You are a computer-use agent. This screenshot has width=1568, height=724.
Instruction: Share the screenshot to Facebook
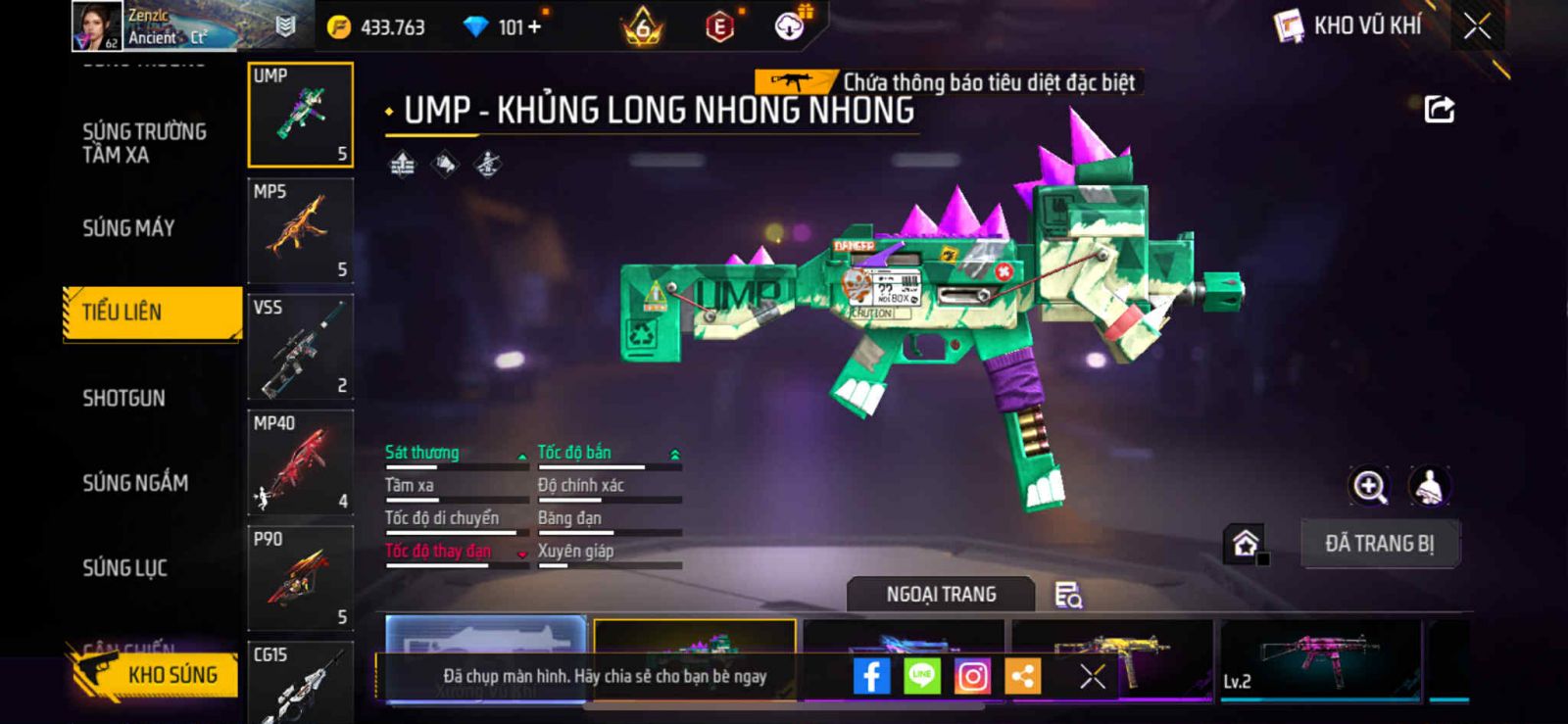(871, 676)
